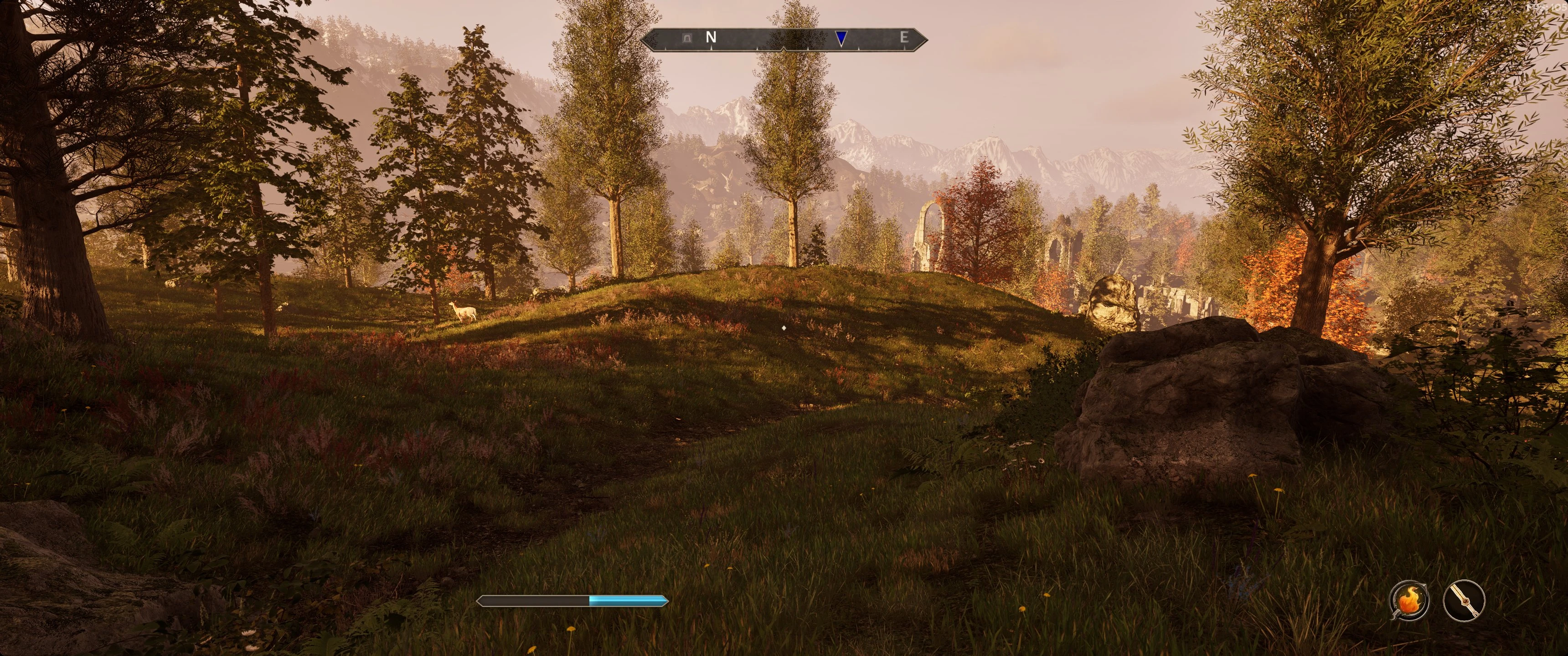Click the cave location marker on the compass
This screenshot has width=1568, height=656.
[x=688, y=38]
